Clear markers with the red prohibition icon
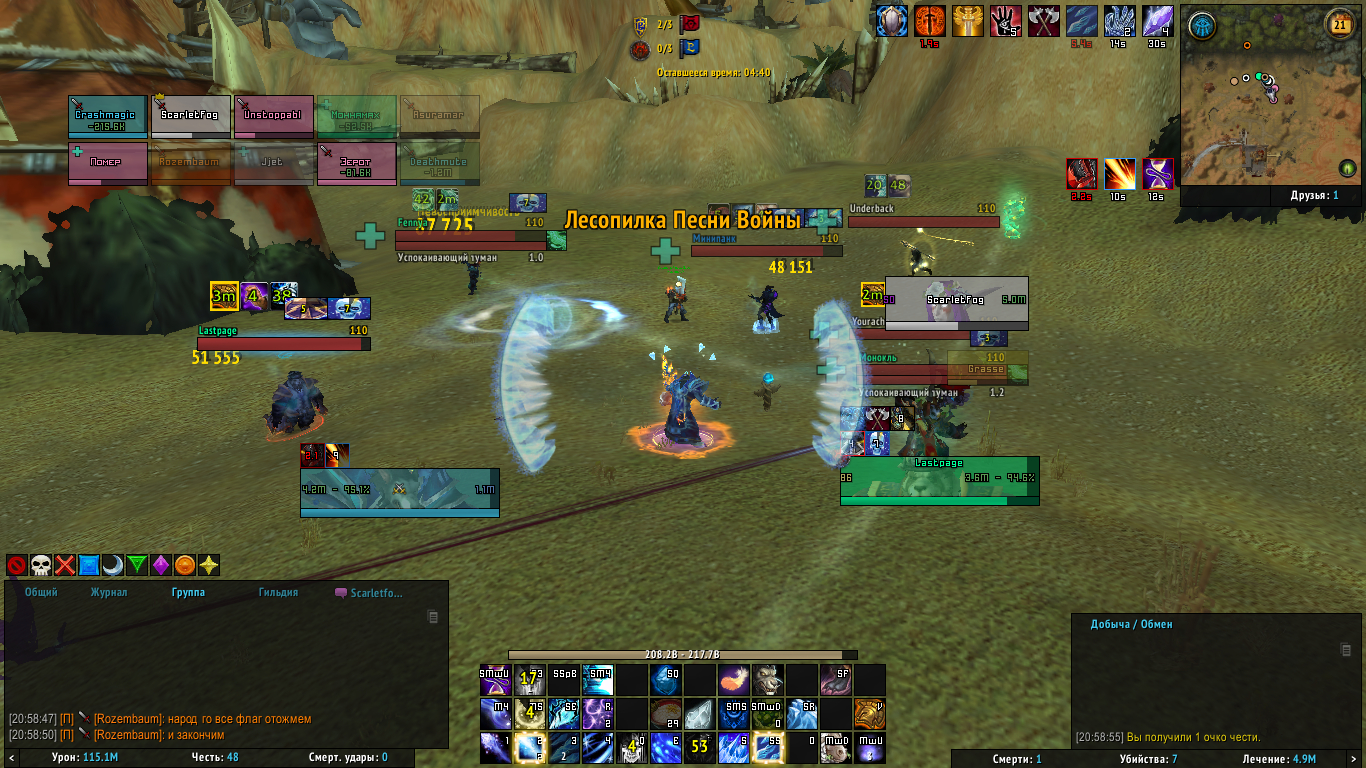This screenshot has width=1366, height=768. tap(17, 566)
